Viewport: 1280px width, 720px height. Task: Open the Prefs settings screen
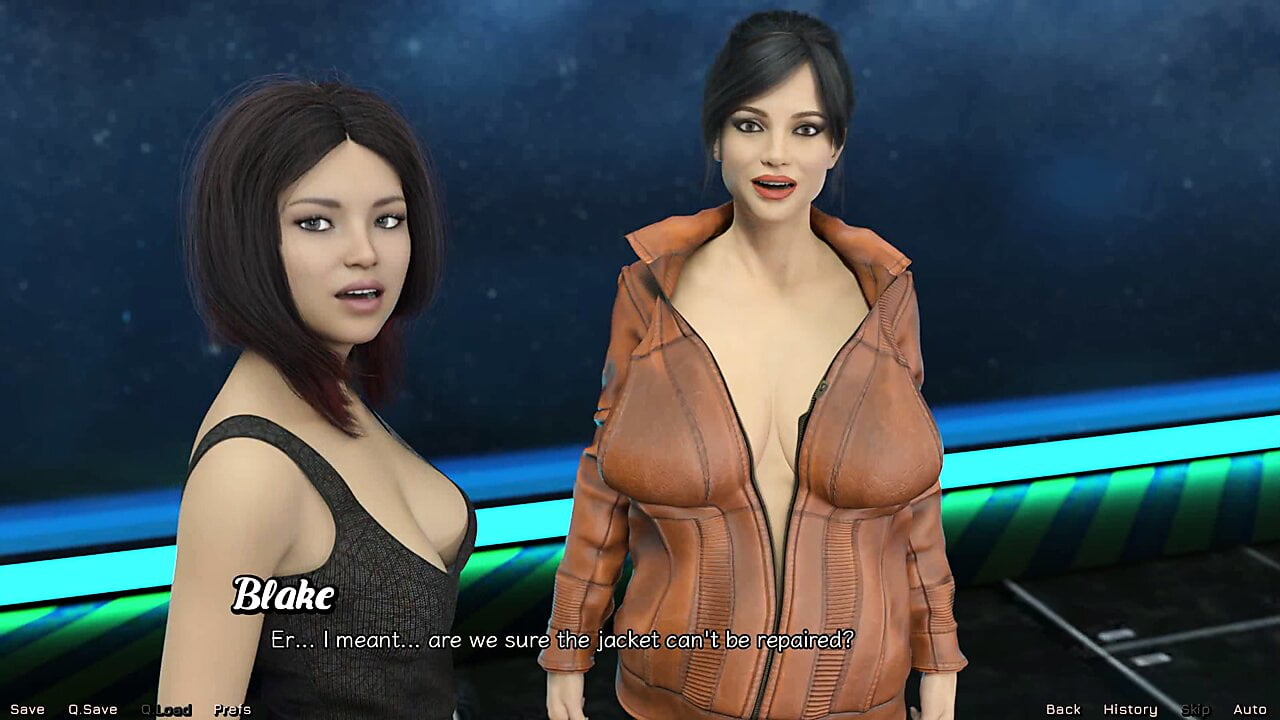click(232, 708)
